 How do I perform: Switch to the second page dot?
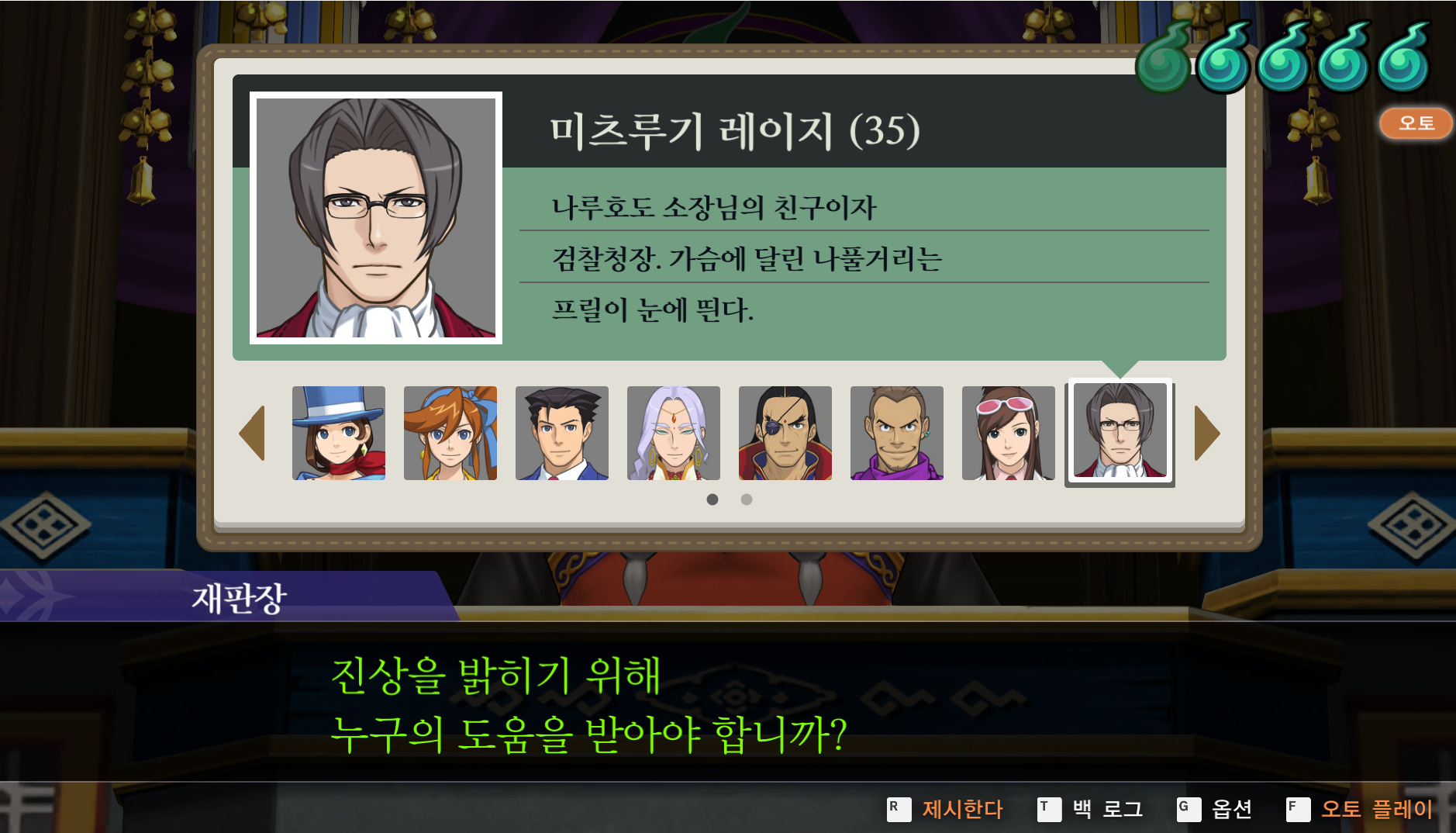coord(746,500)
